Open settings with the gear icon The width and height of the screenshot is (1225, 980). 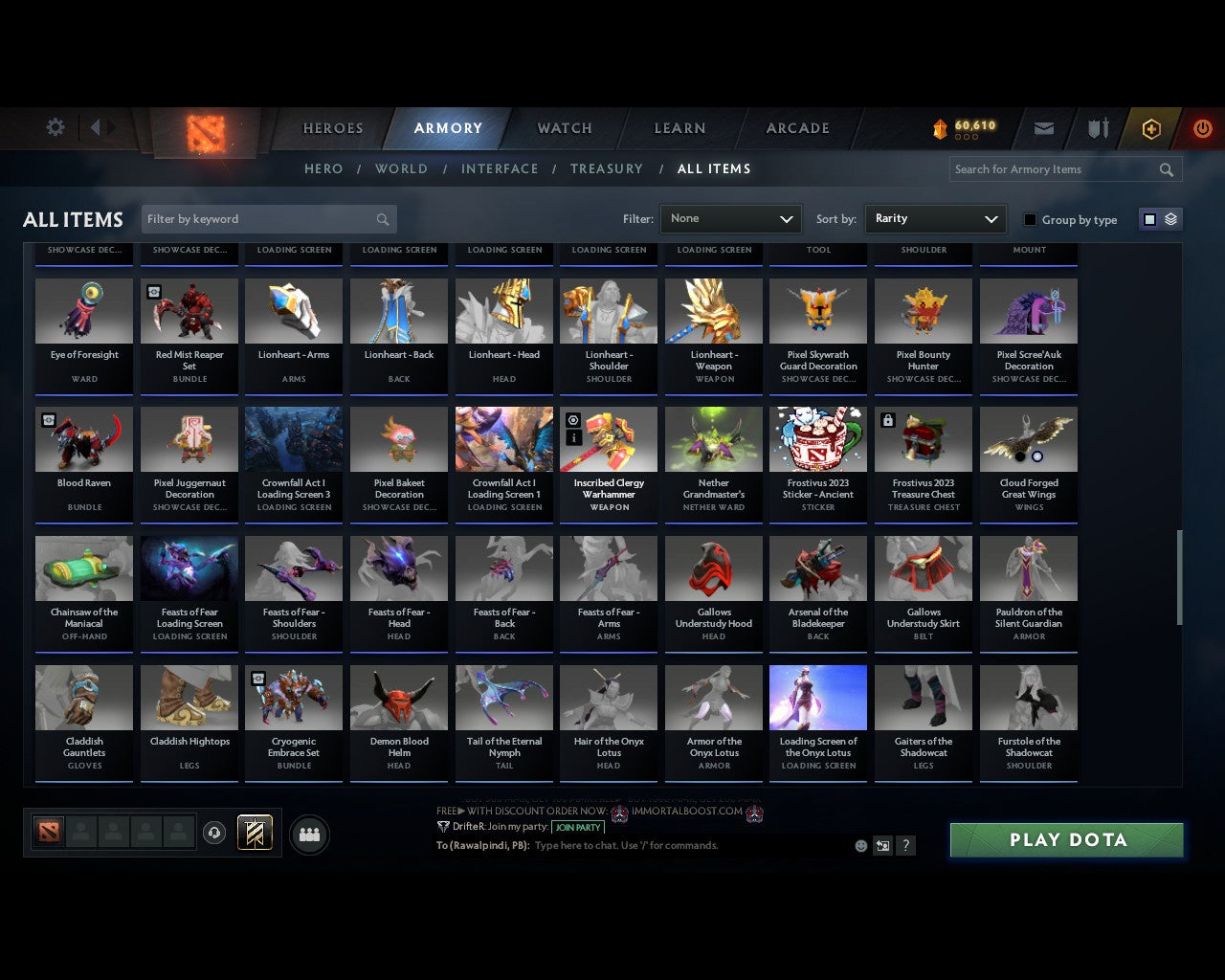tap(55, 127)
